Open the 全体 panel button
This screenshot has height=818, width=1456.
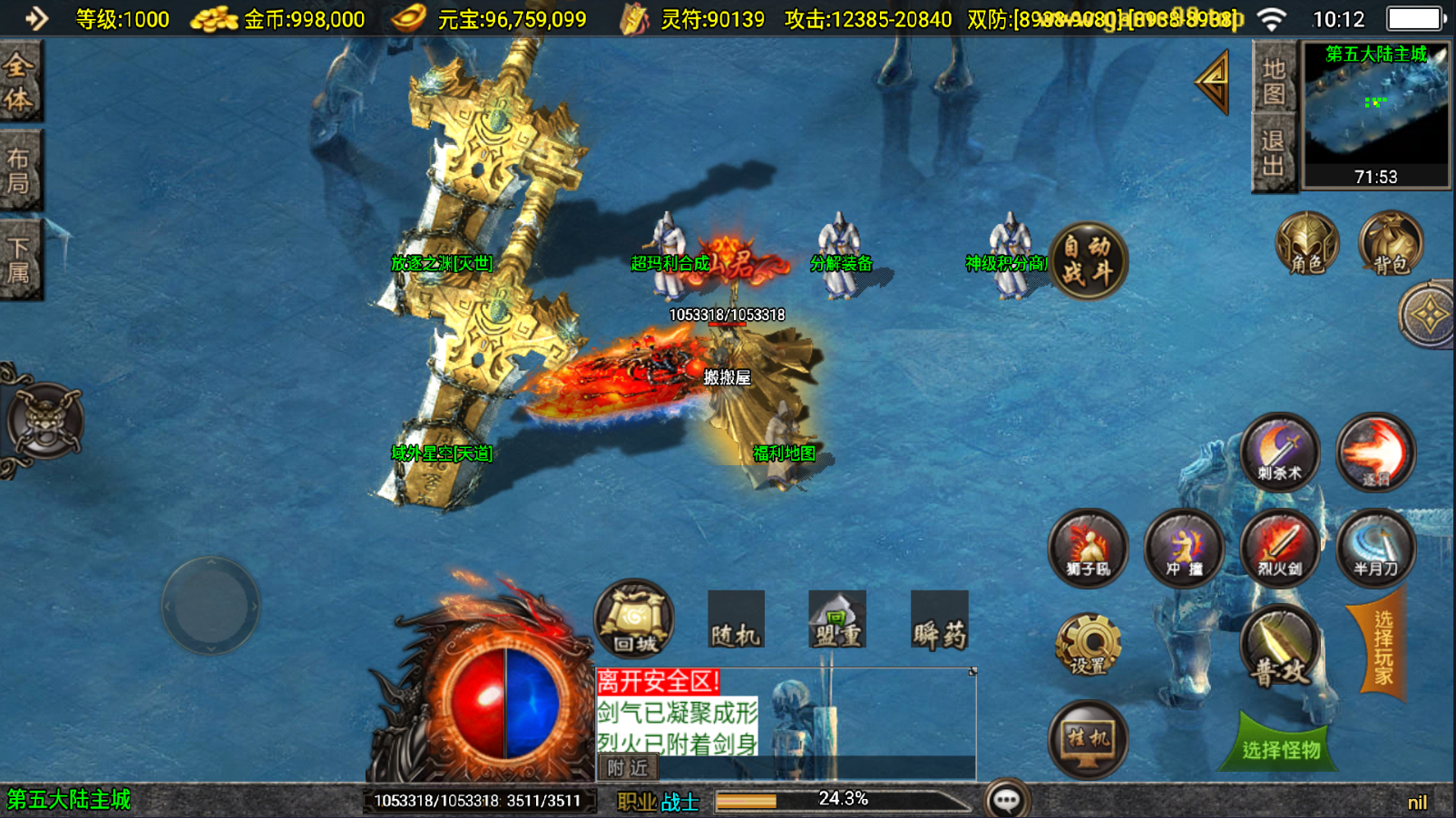pyautogui.click(x=19, y=83)
